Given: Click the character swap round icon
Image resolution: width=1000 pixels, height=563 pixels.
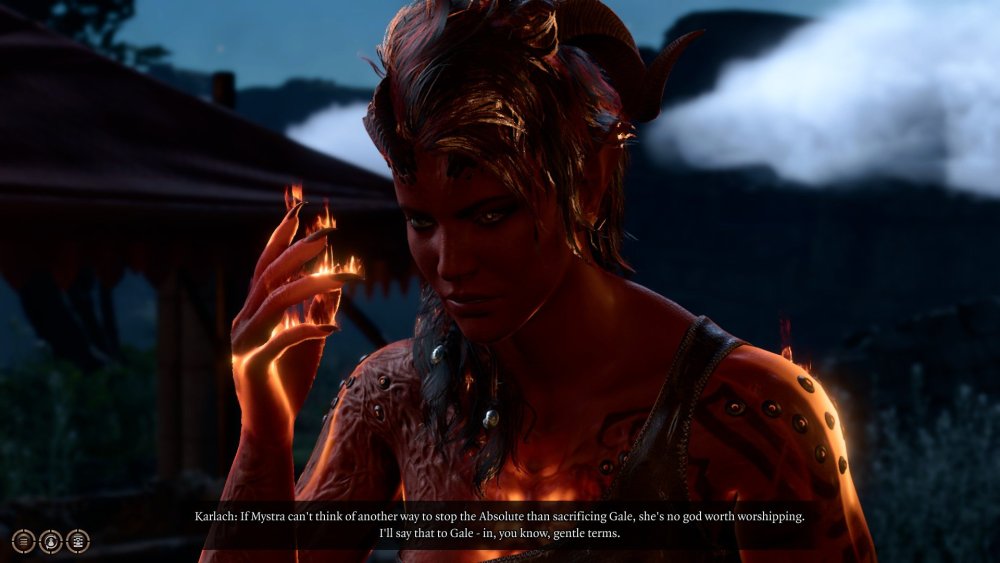Looking at the screenshot, I should [x=50, y=541].
